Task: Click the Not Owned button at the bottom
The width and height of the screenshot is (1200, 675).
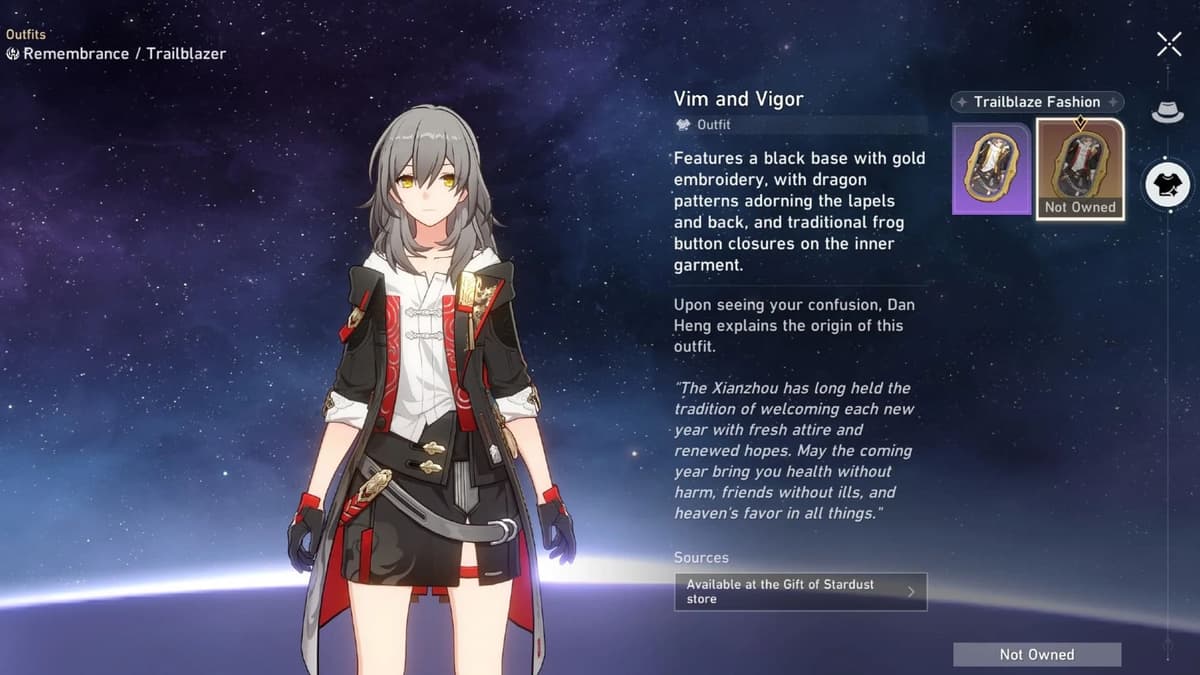Action: pyautogui.click(x=1036, y=654)
